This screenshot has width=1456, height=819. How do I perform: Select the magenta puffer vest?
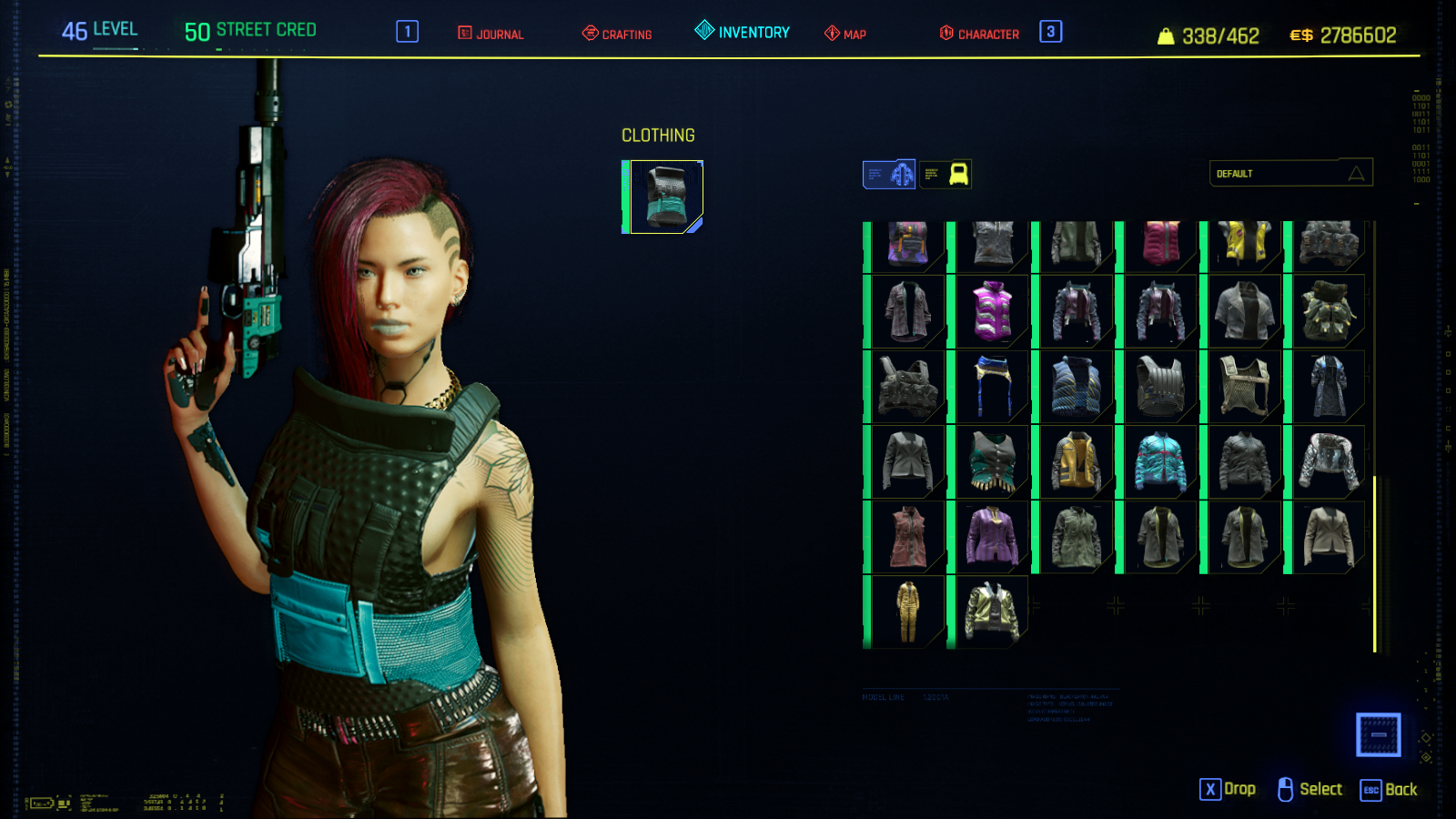click(x=992, y=311)
